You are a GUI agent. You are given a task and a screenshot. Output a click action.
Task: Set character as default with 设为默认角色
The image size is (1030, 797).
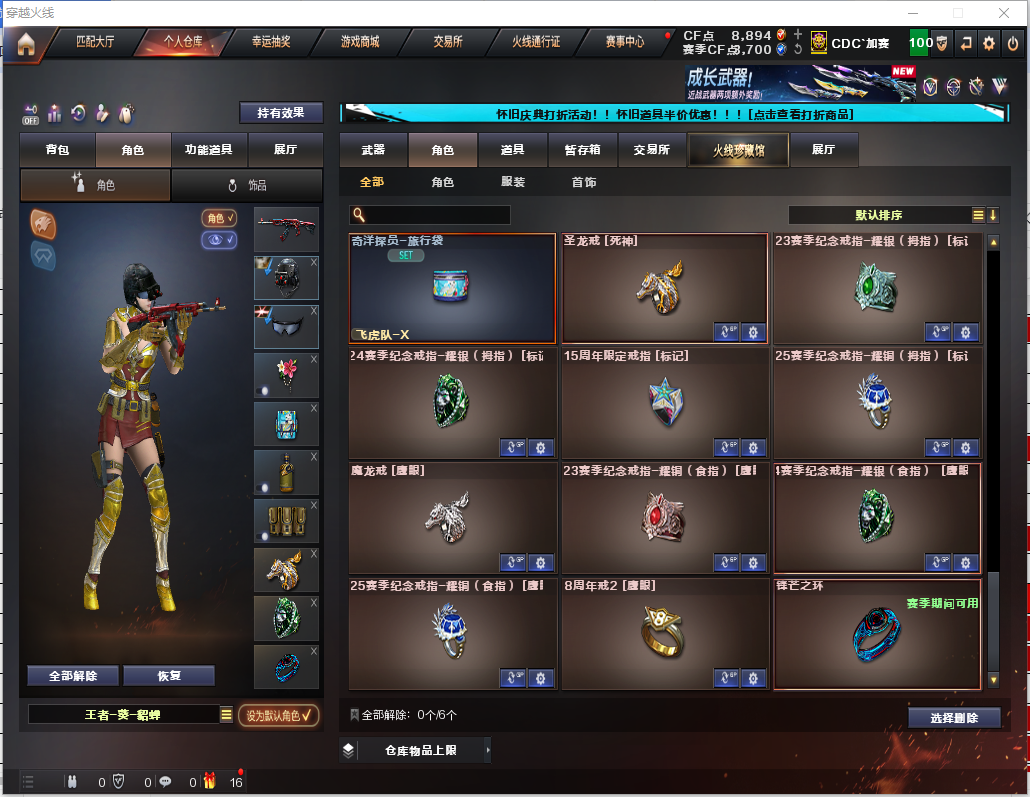[x=278, y=715]
